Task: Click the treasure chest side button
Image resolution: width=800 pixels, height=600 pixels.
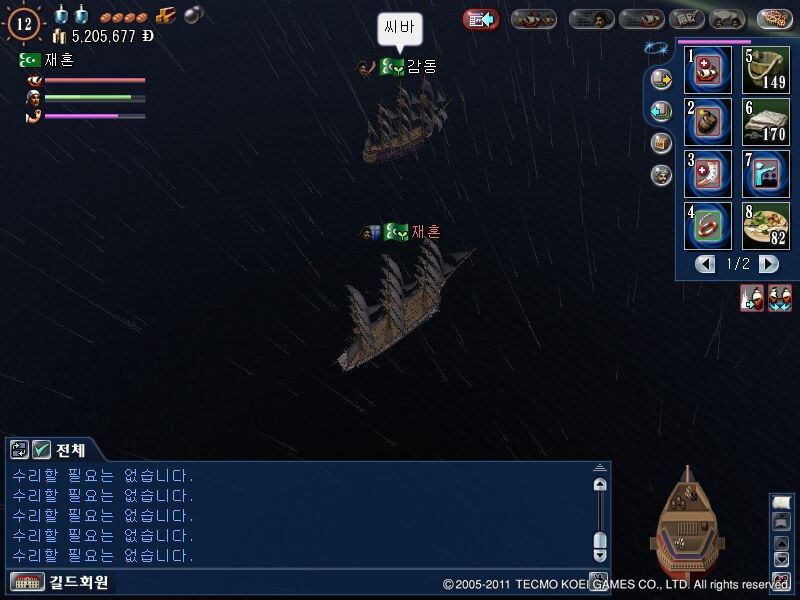Action: [661, 143]
